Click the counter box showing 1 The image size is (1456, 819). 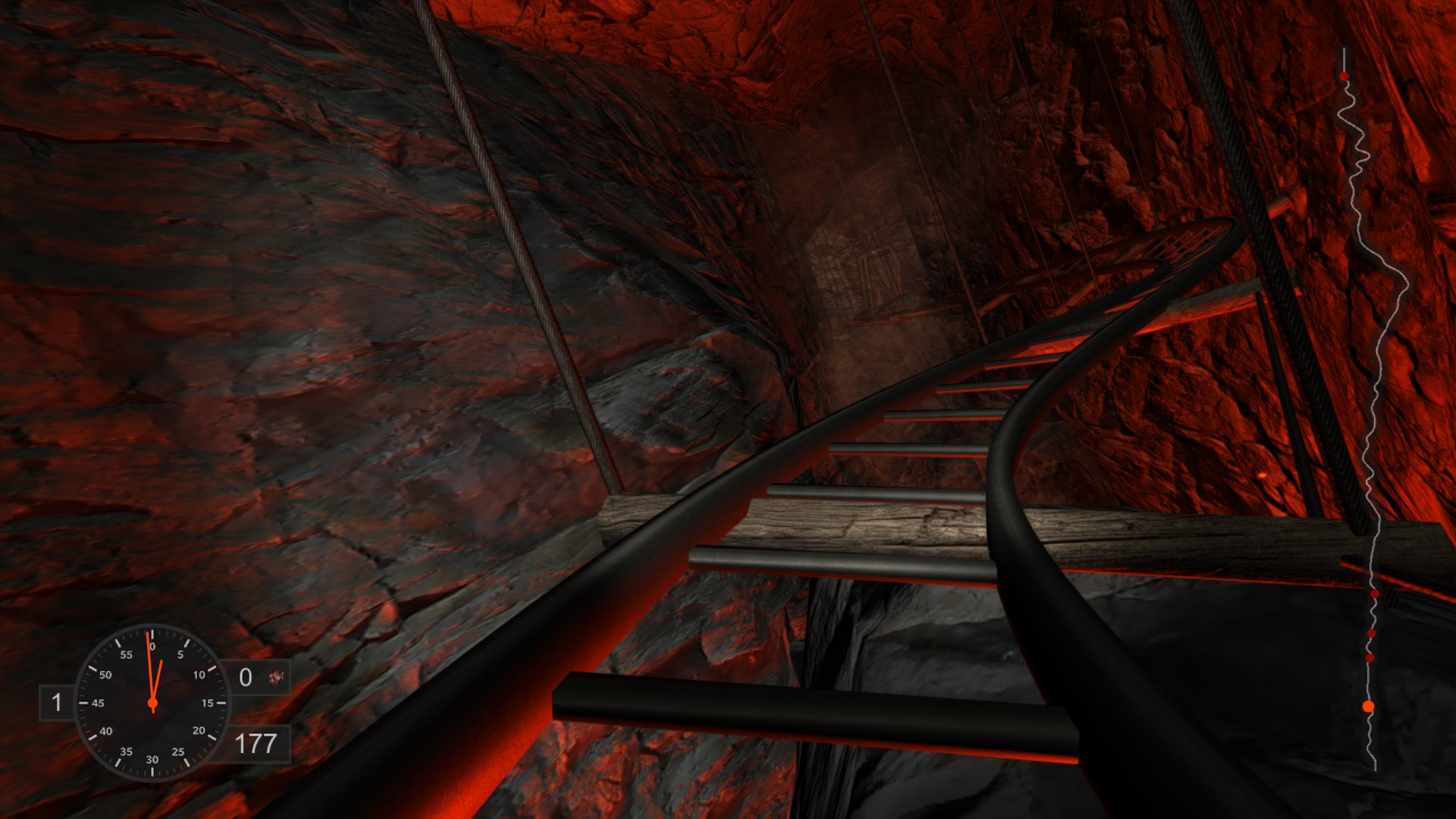click(57, 703)
